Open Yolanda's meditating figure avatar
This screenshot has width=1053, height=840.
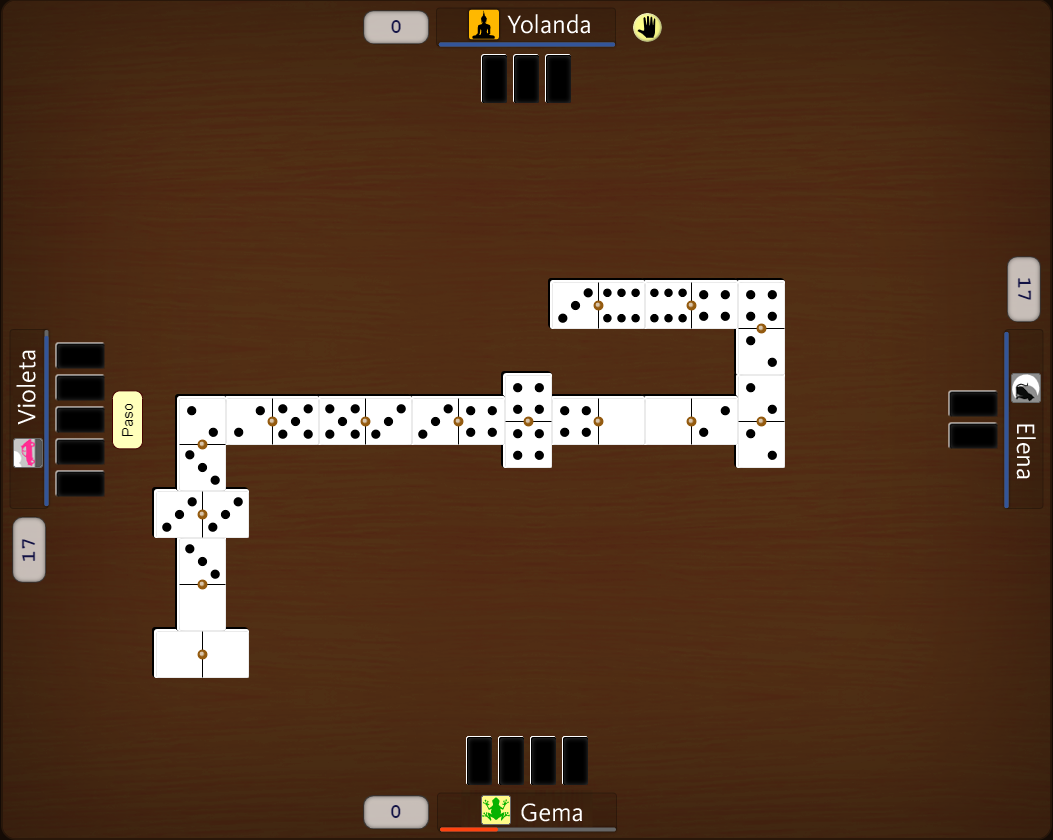484,25
